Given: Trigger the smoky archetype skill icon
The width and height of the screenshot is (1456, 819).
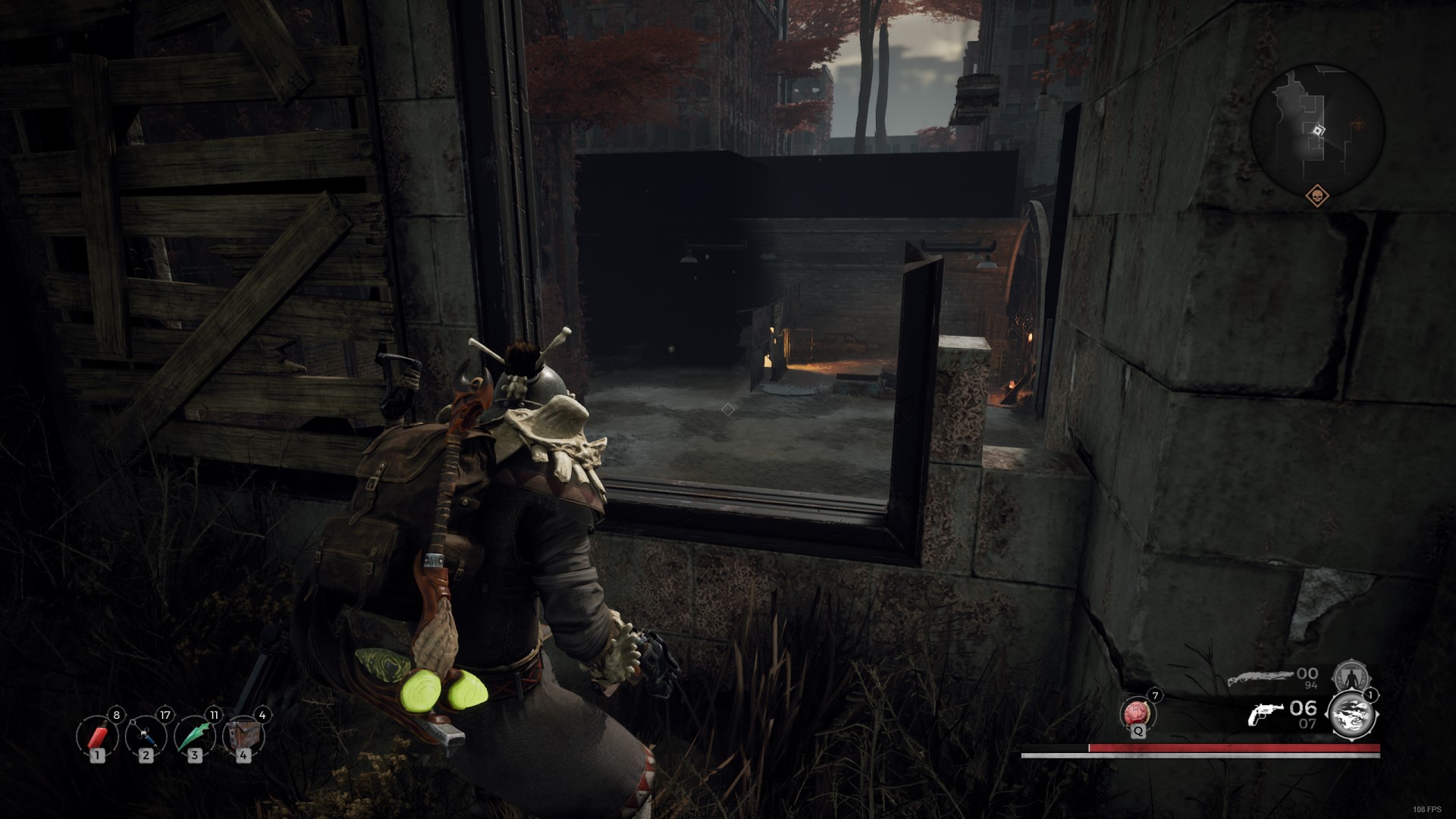Looking at the screenshot, I should pos(1351,714).
